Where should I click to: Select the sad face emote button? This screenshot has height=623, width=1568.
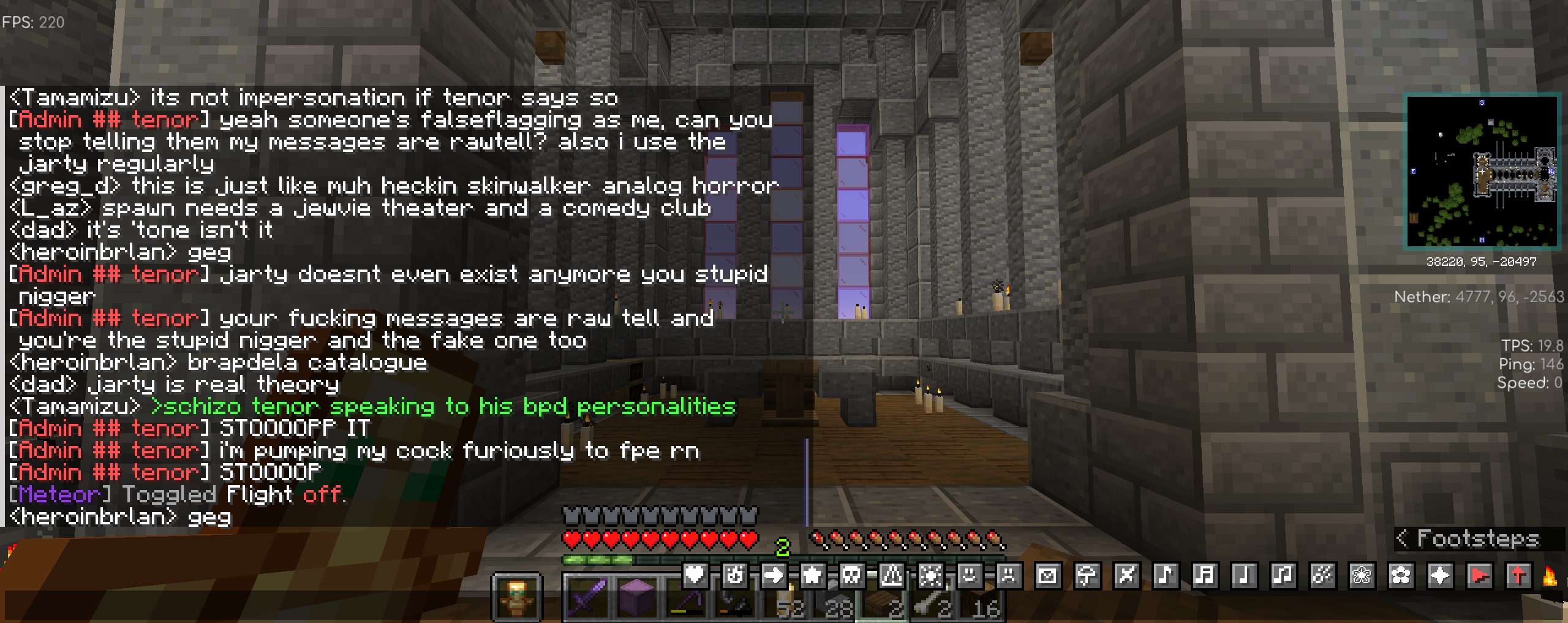click(1009, 575)
